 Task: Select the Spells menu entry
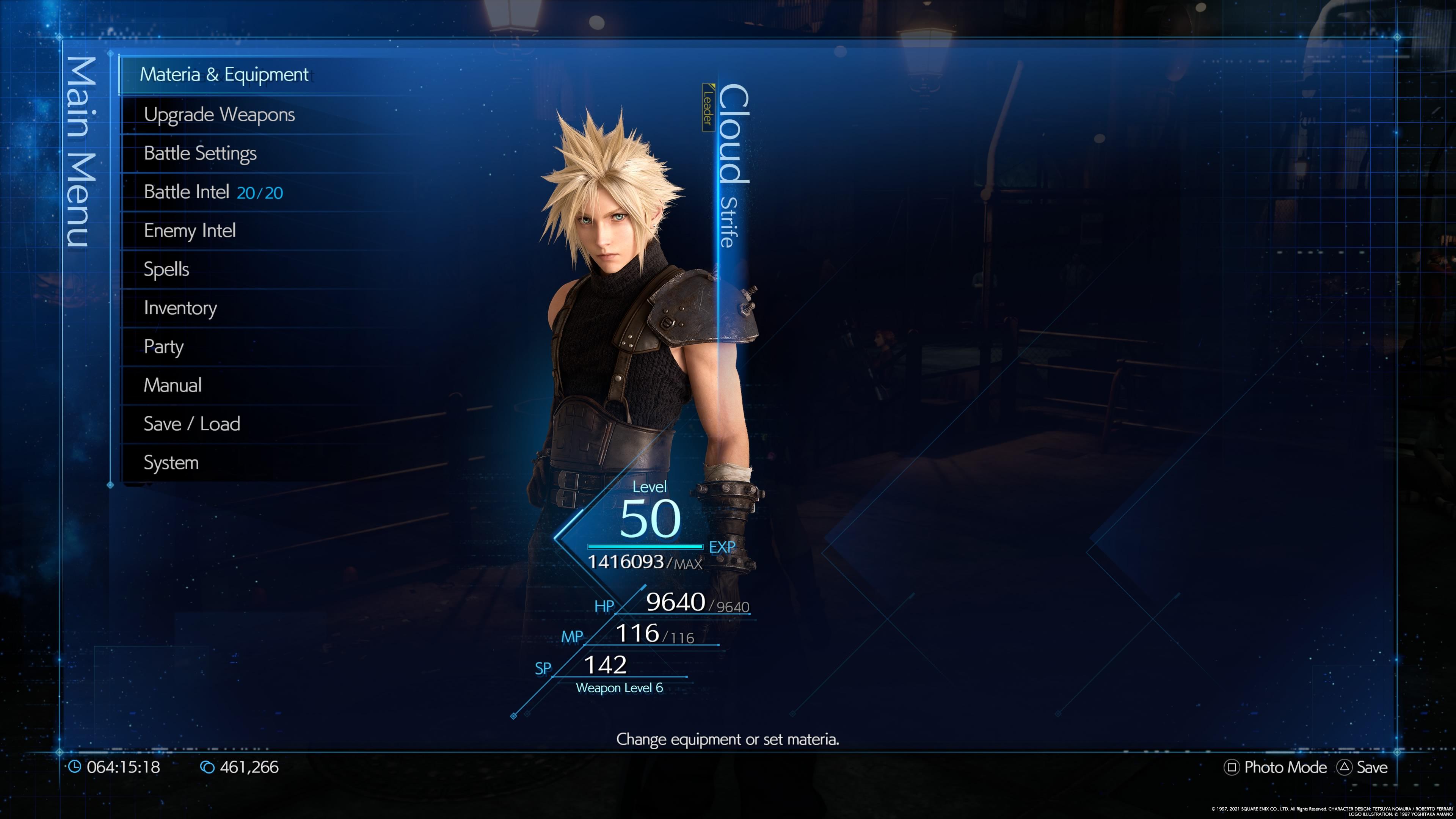166,269
